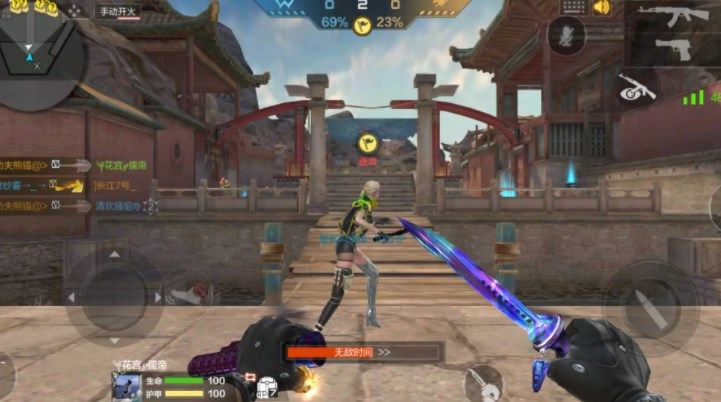This screenshot has height=402, width=721.
Task: Toggle the muted microphone button
Action: pyautogui.click(x=568, y=37)
